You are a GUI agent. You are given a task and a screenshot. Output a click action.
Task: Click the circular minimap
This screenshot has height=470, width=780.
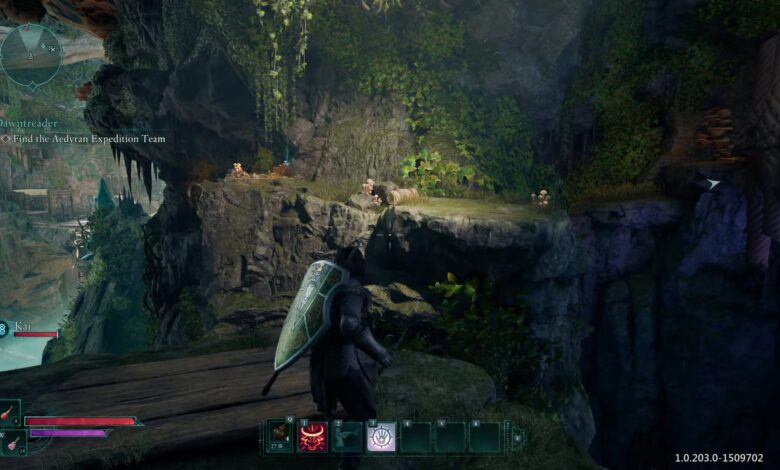coord(31,56)
